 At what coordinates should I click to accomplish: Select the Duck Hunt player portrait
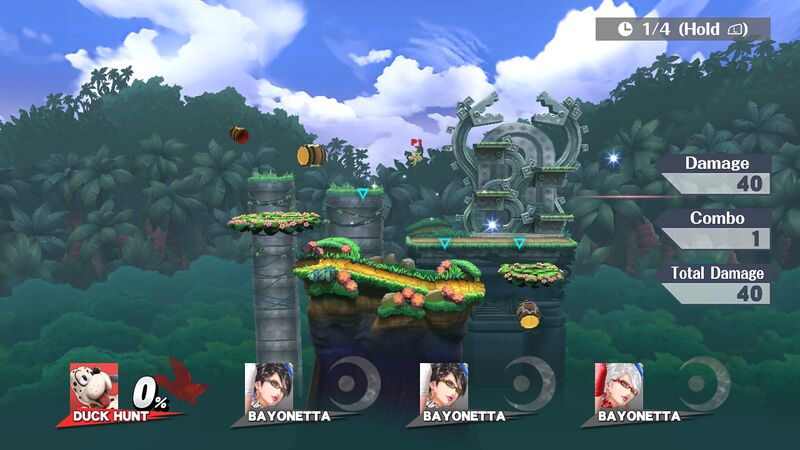click(94, 386)
